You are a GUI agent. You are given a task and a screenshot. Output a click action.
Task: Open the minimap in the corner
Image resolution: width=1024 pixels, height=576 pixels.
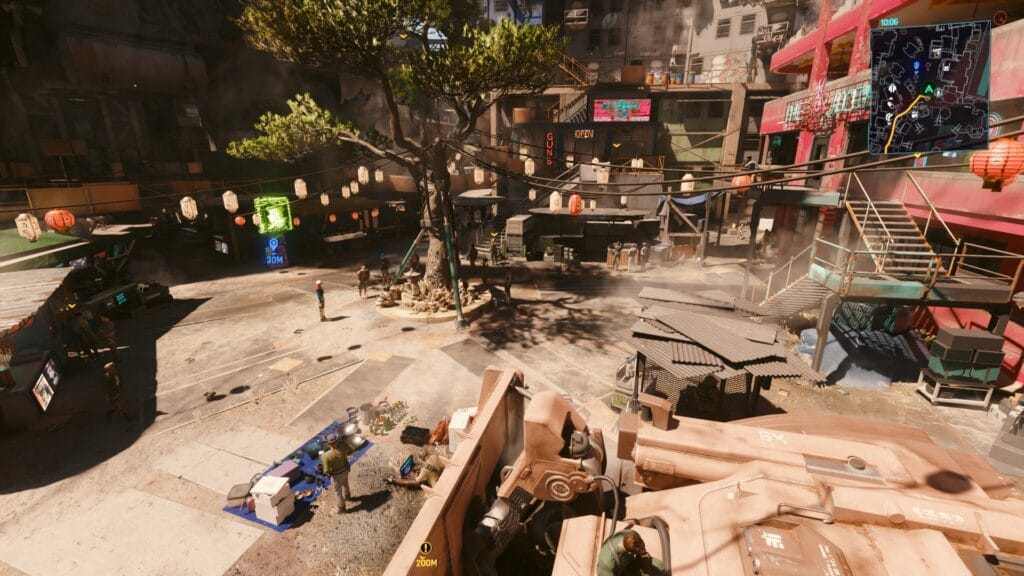(x=929, y=86)
